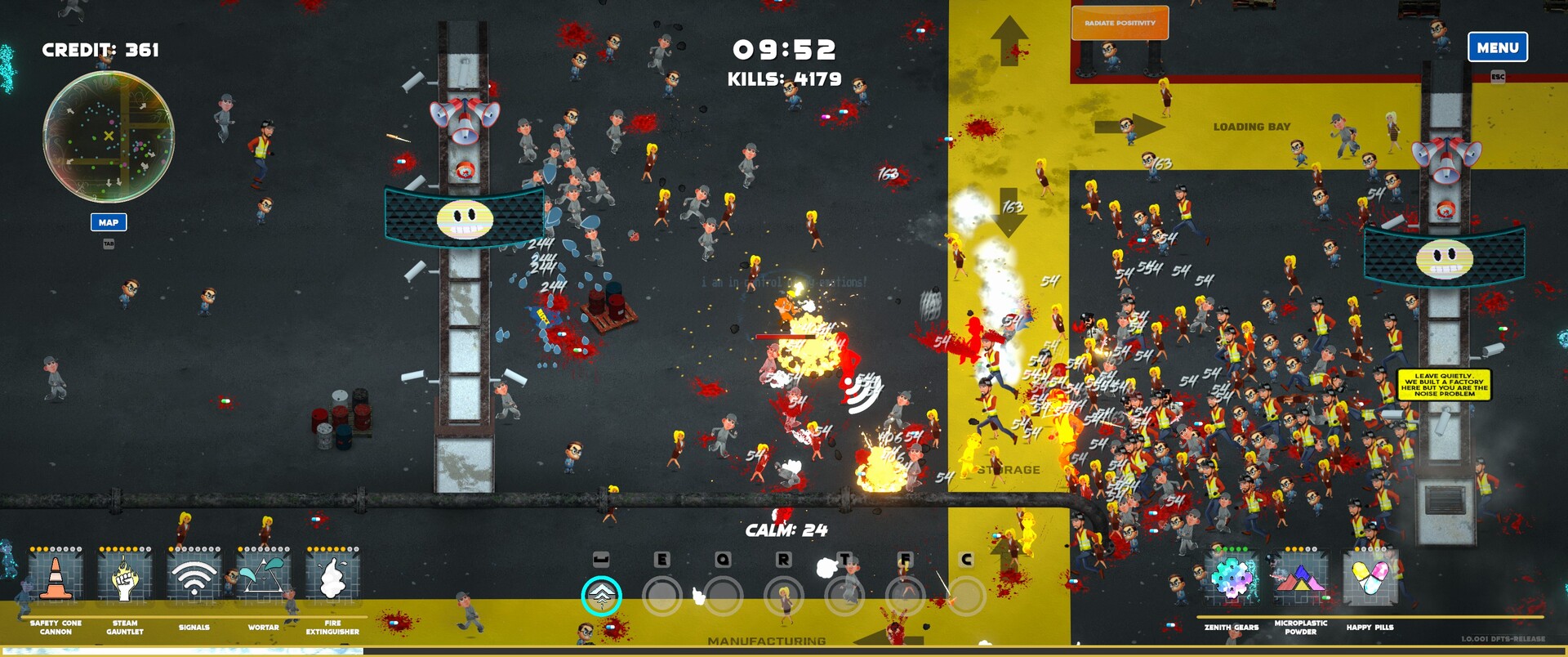This screenshot has width=1568, height=657.
Task: Select the Zenith Gears item slot
Action: click(1232, 579)
